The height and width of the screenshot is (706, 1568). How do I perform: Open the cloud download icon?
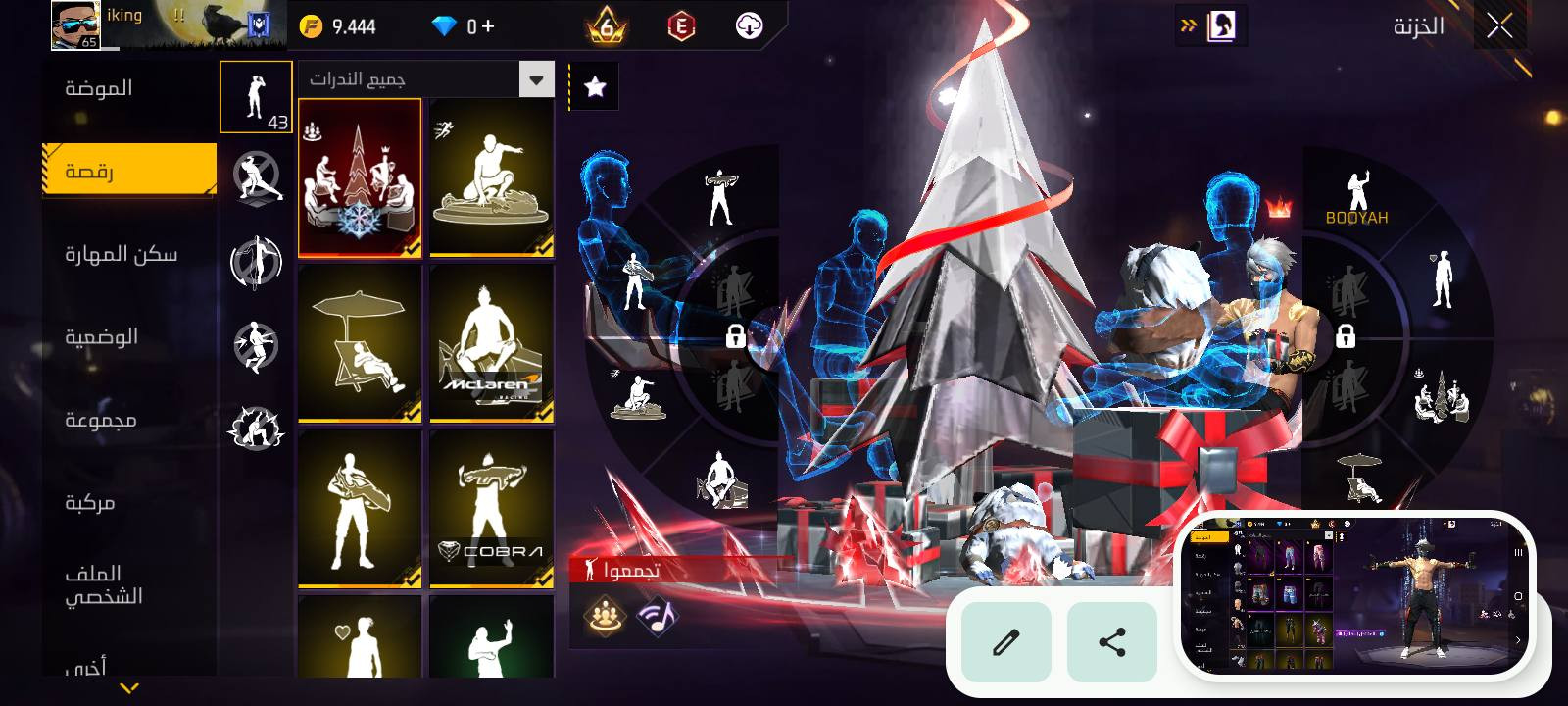coord(750,26)
